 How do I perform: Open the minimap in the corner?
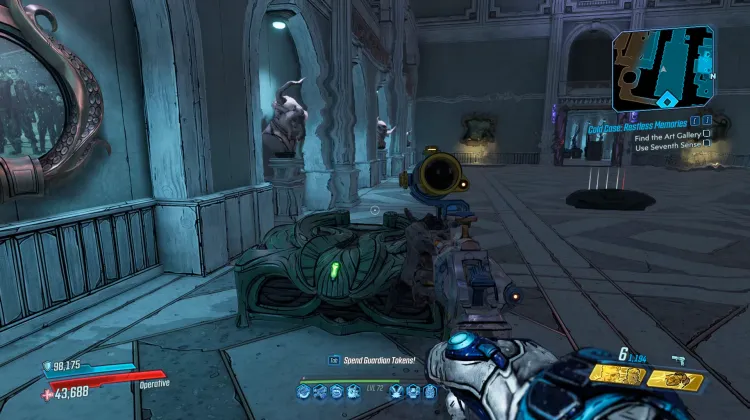[x=662, y=68]
